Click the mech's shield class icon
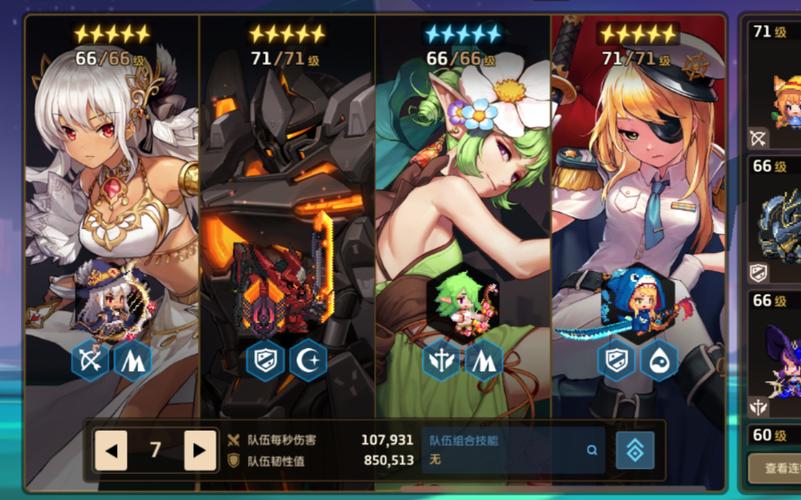The height and width of the screenshot is (500, 801). [x=266, y=360]
